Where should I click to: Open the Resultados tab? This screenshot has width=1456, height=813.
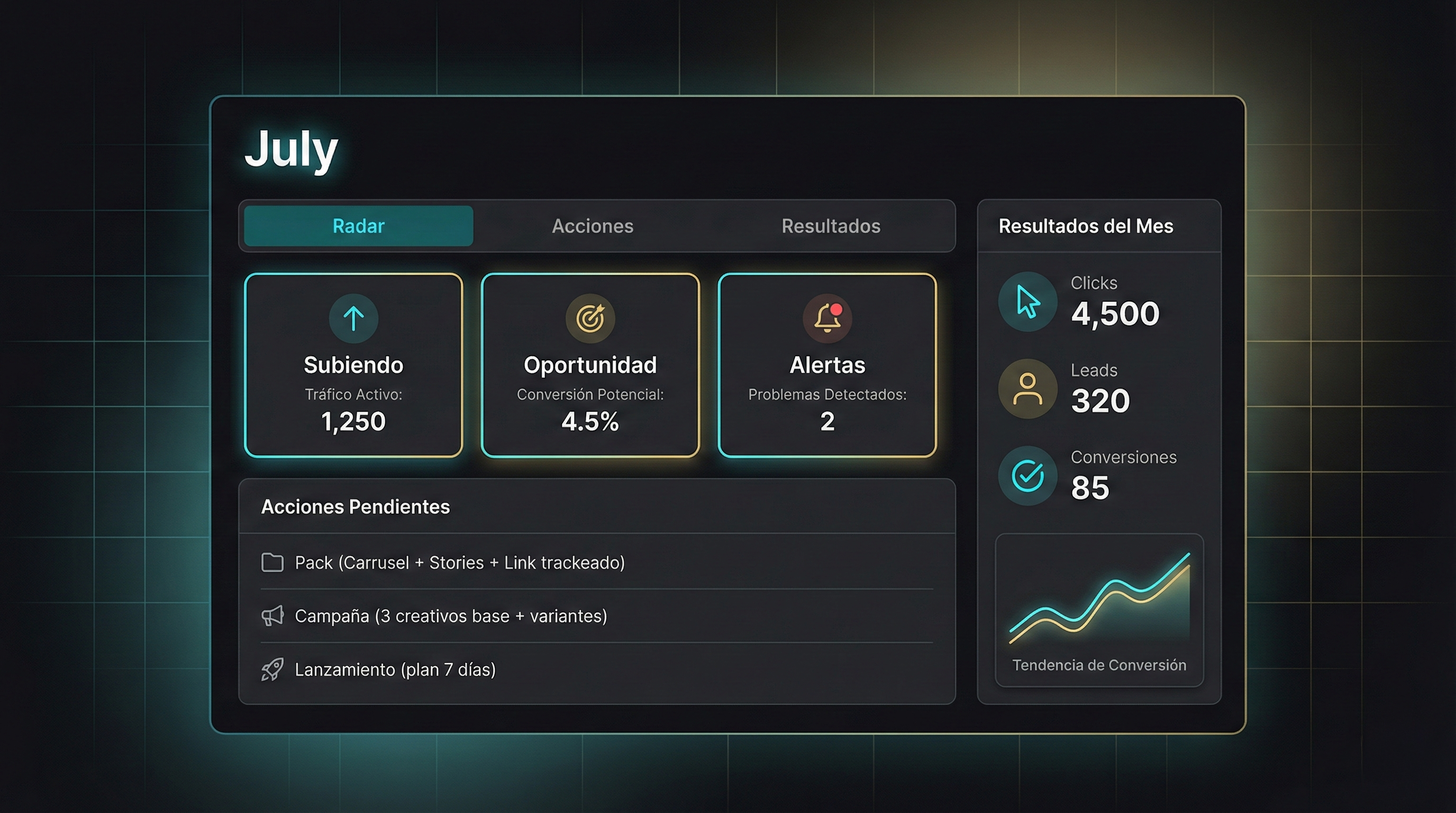click(x=831, y=226)
